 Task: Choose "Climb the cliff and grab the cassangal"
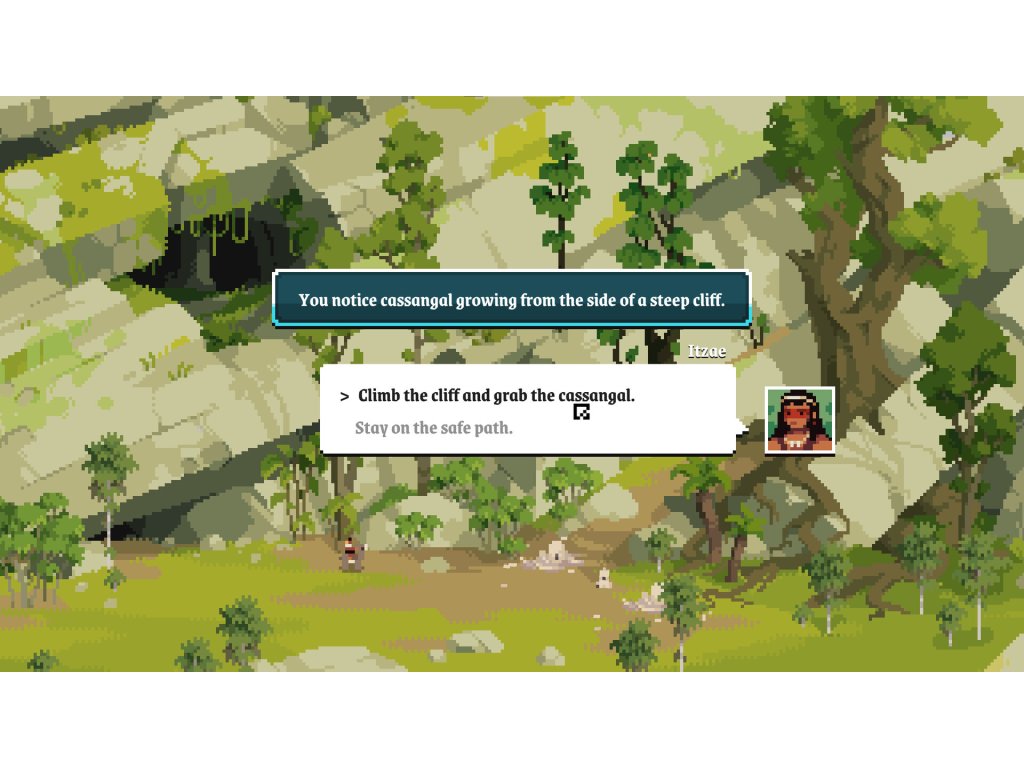tap(496, 395)
